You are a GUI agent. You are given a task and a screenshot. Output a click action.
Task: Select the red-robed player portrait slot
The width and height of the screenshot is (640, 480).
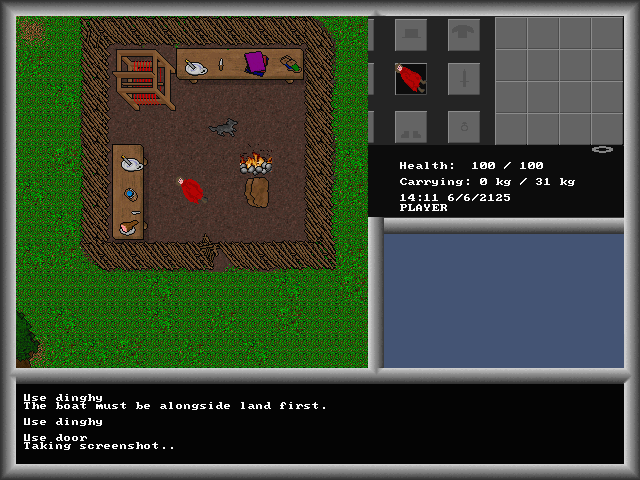(x=411, y=79)
